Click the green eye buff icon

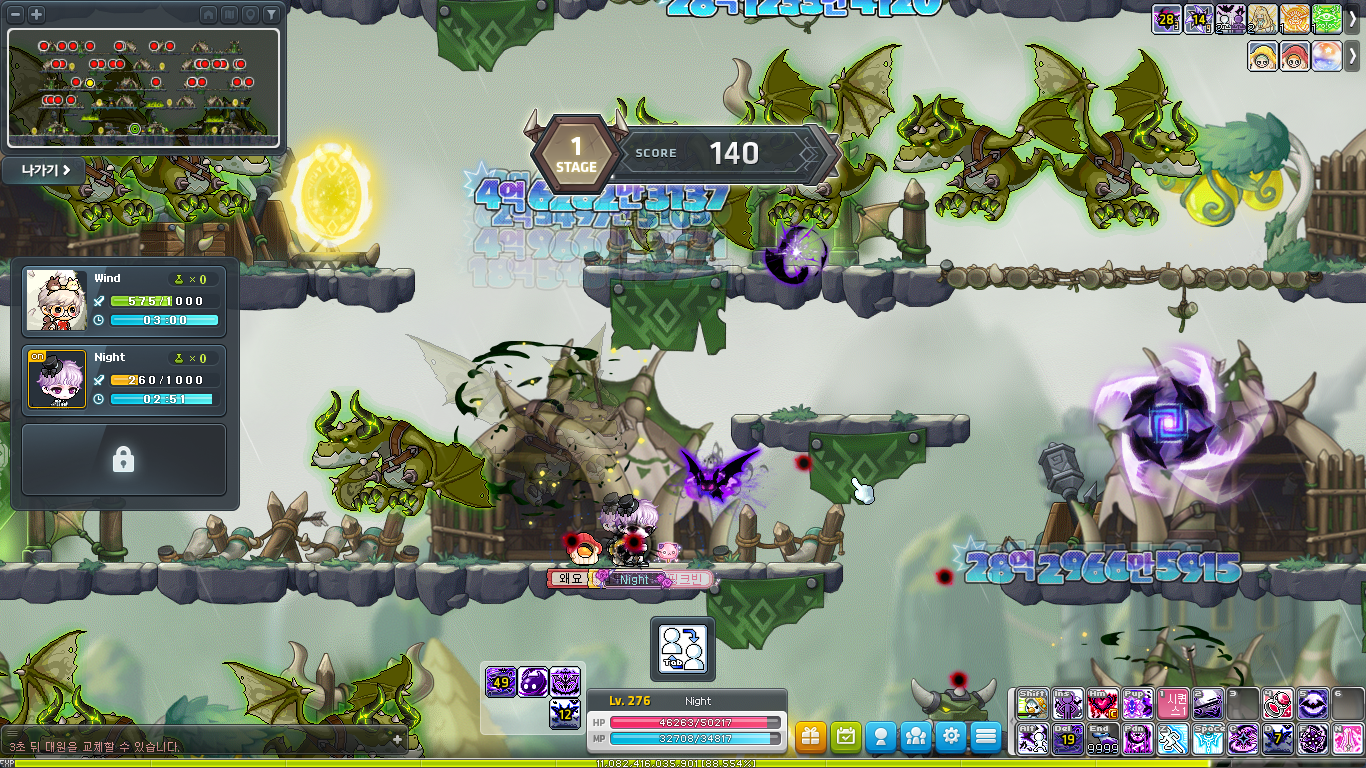1327,19
